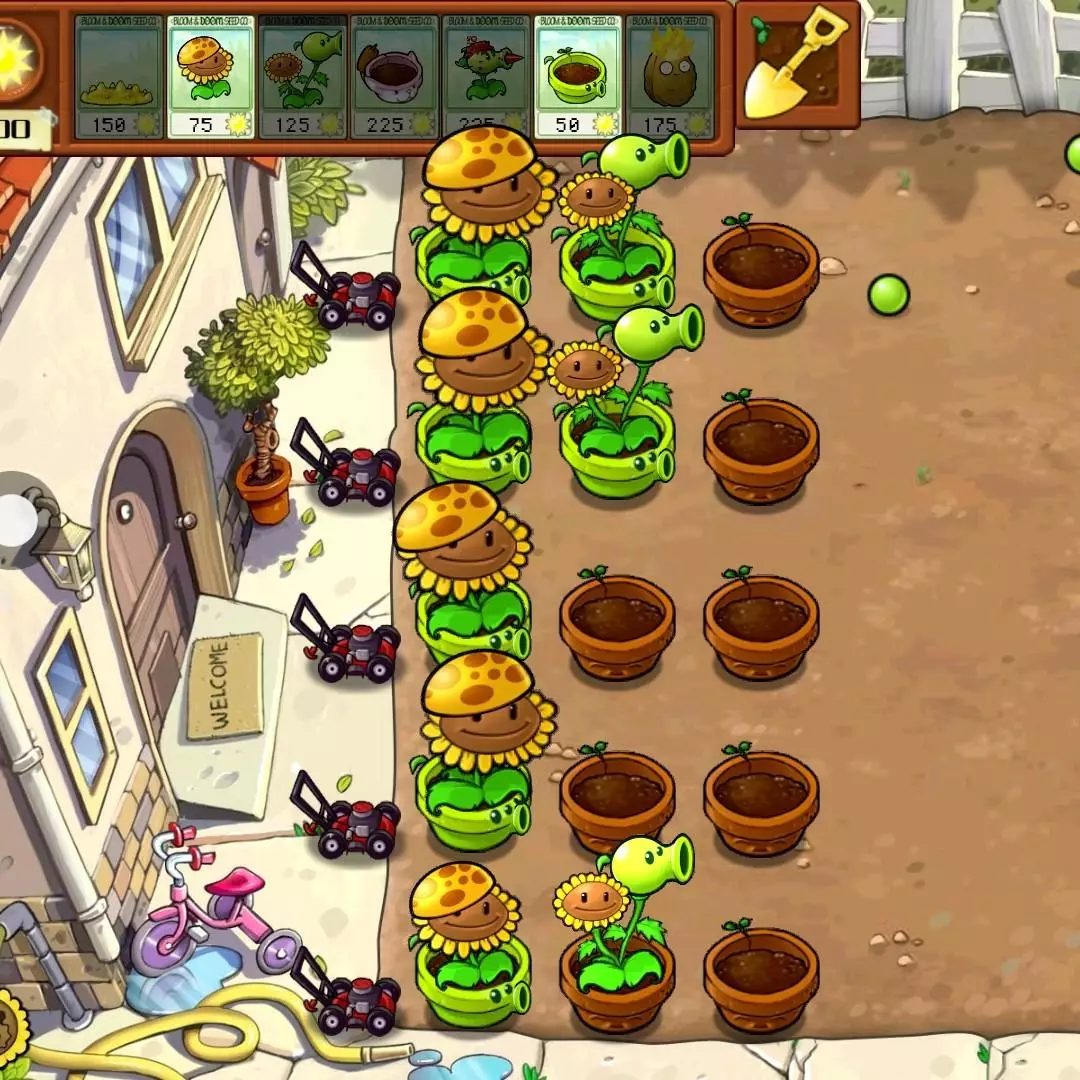Select the 150-cost yellow pile seed packet
This screenshot has height=1080, width=1080.
point(118,77)
